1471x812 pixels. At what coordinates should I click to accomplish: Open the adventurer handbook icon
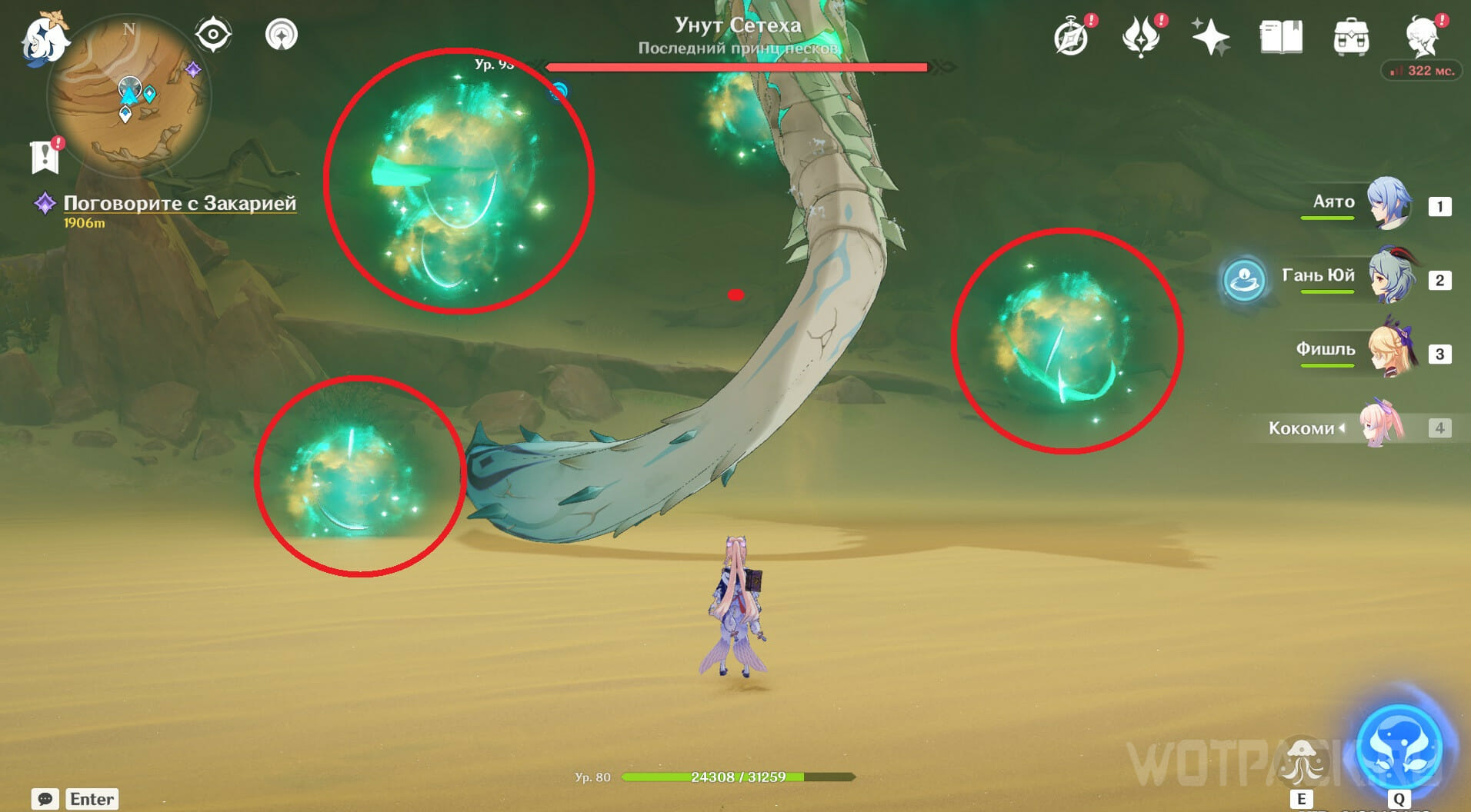coord(1281,37)
